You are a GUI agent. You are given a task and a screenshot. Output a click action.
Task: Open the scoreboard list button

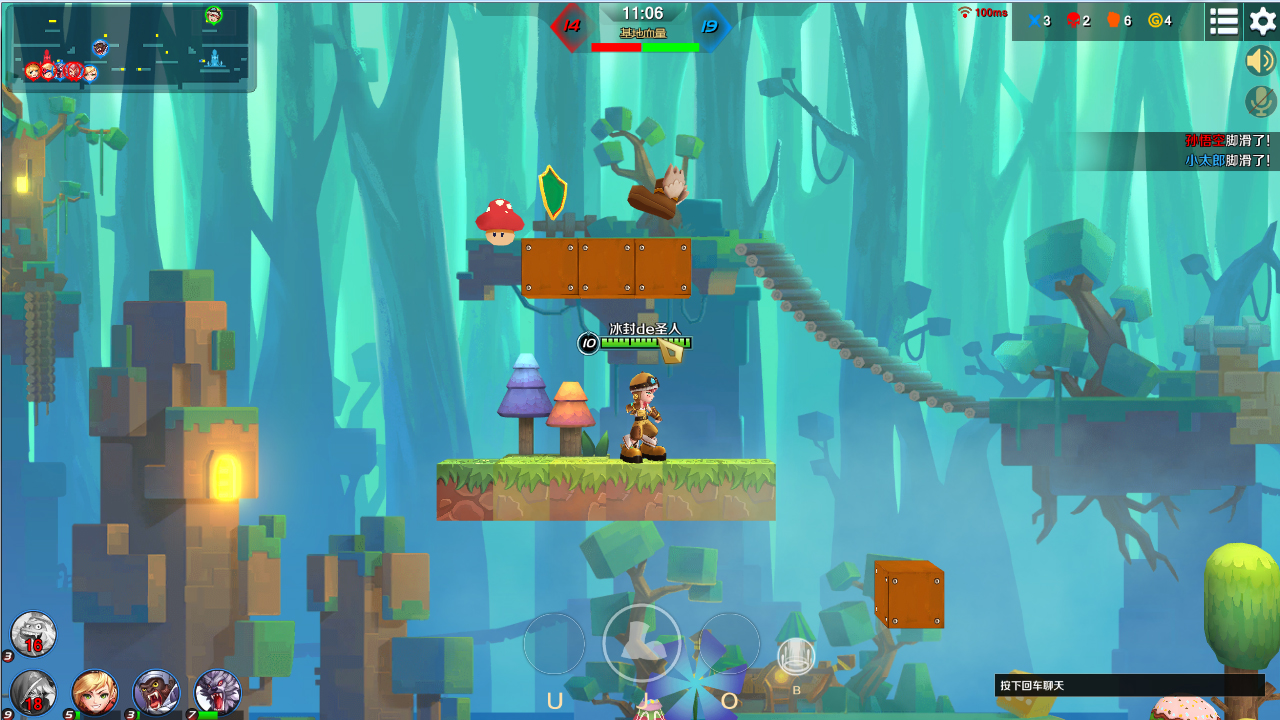(1224, 21)
